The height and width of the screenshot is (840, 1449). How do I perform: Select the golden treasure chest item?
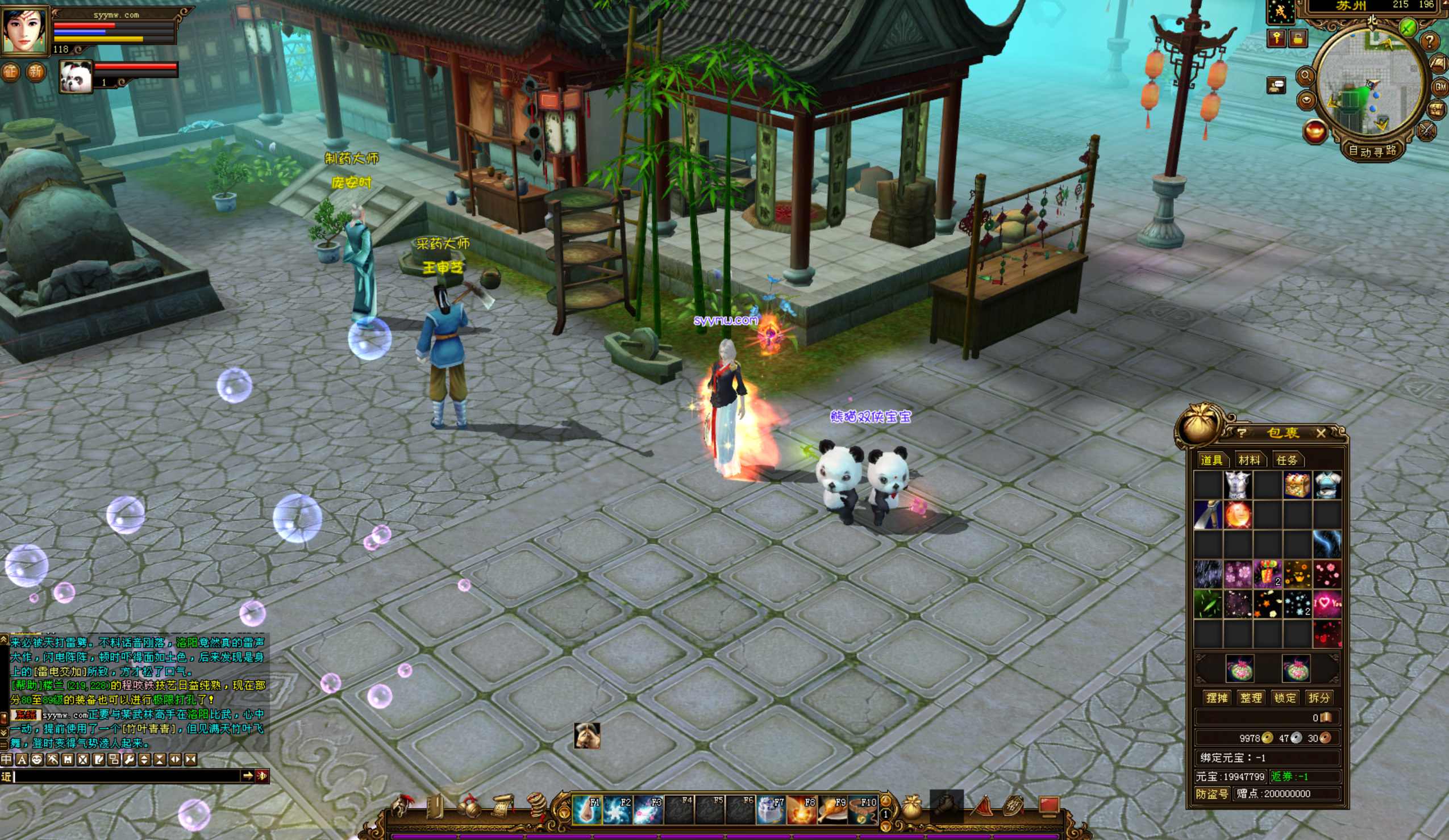(x=1297, y=485)
